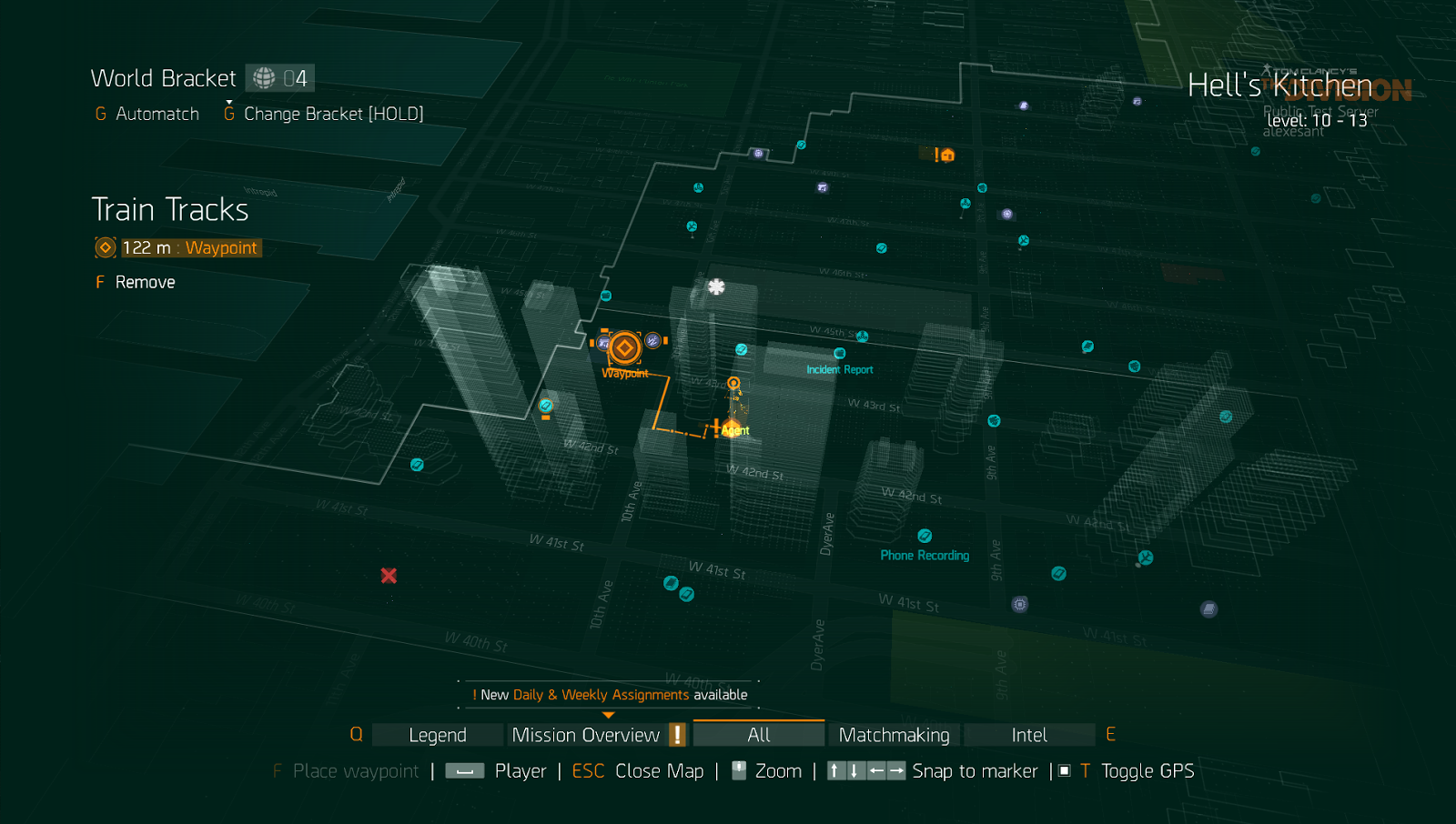
Task: Select the orange Waypoint marker on the map
Action: coord(624,347)
